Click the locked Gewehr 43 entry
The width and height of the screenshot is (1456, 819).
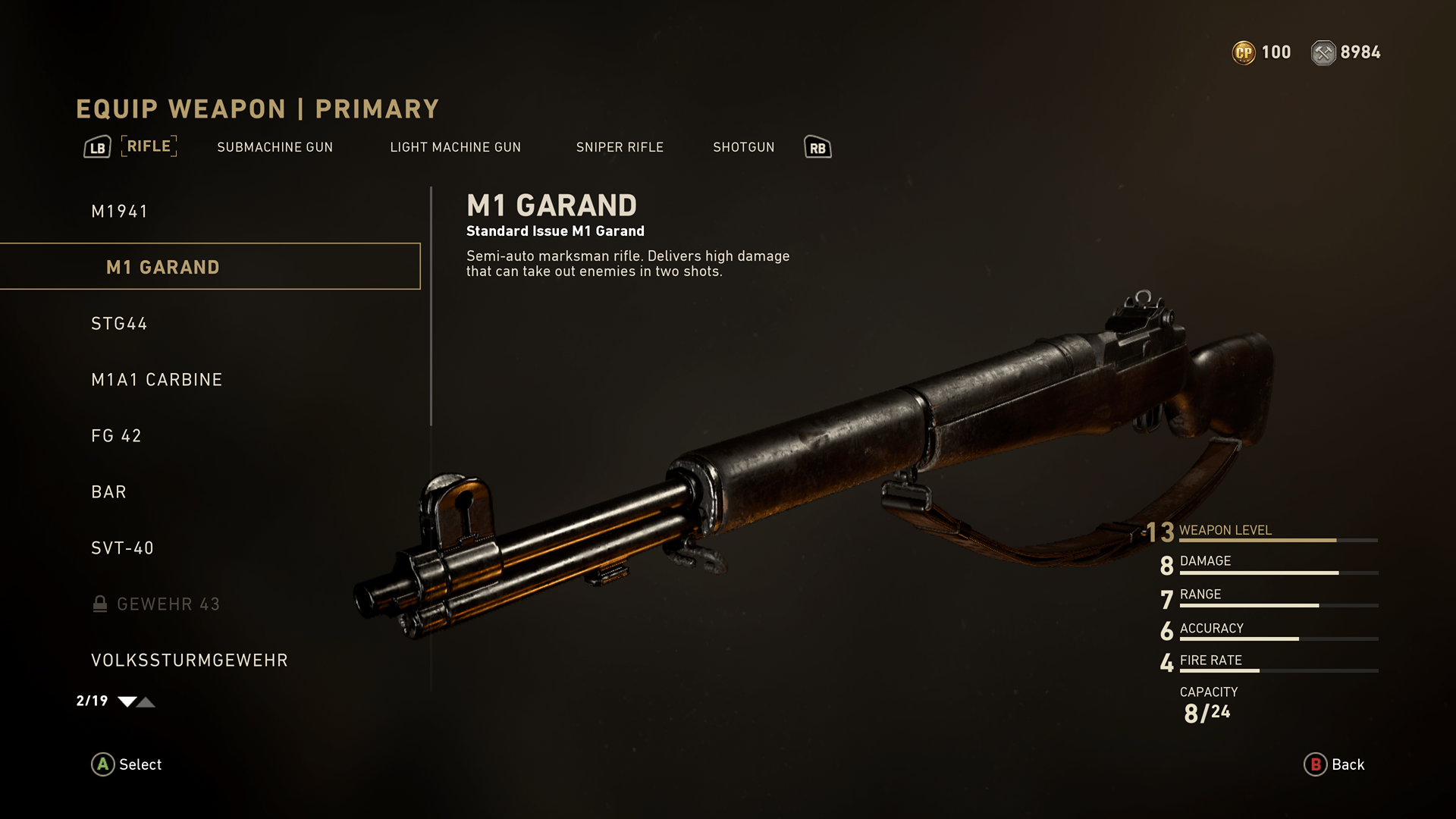pos(168,604)
